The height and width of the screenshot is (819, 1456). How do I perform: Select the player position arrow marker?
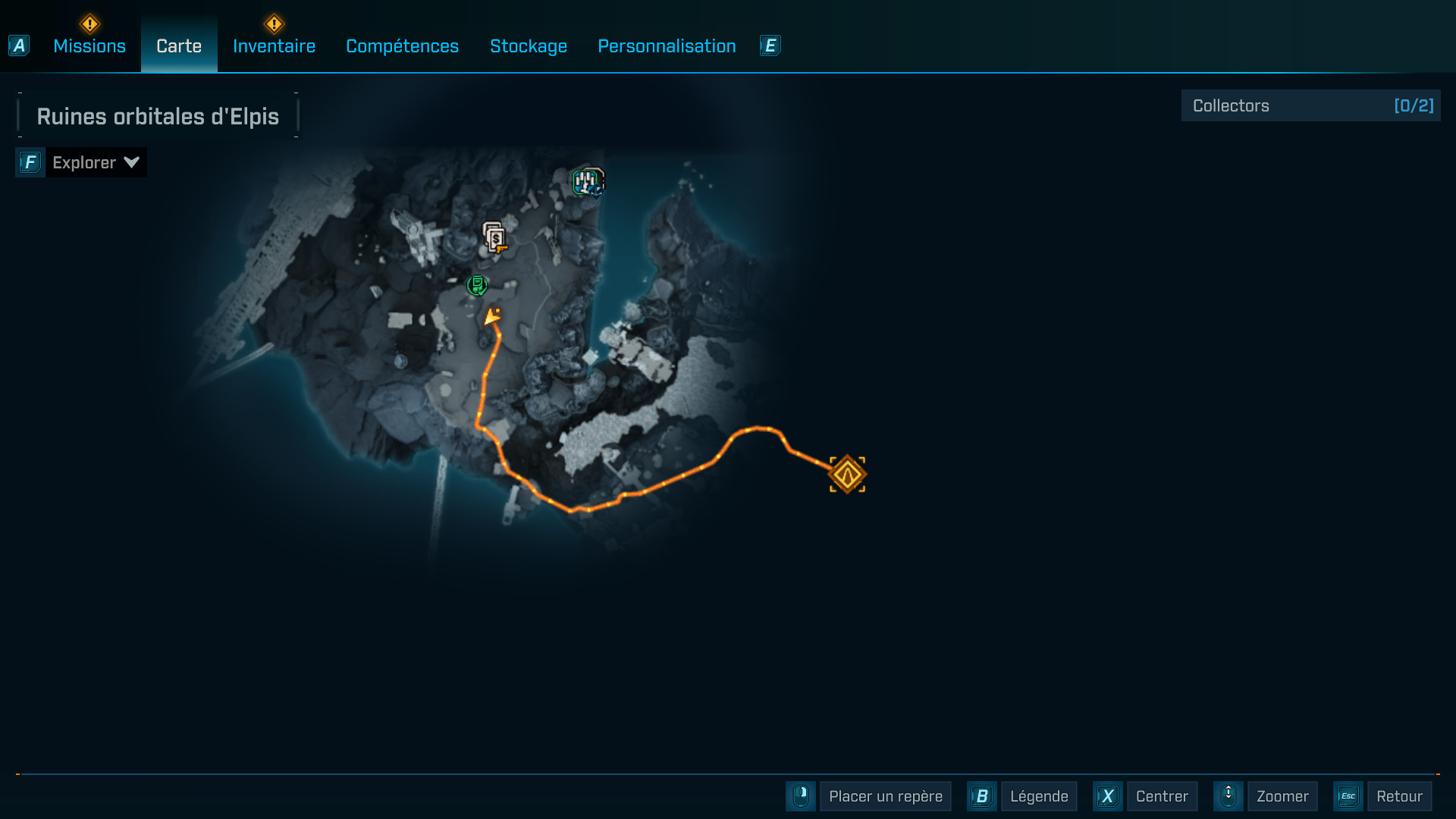[x=493, y=318]
